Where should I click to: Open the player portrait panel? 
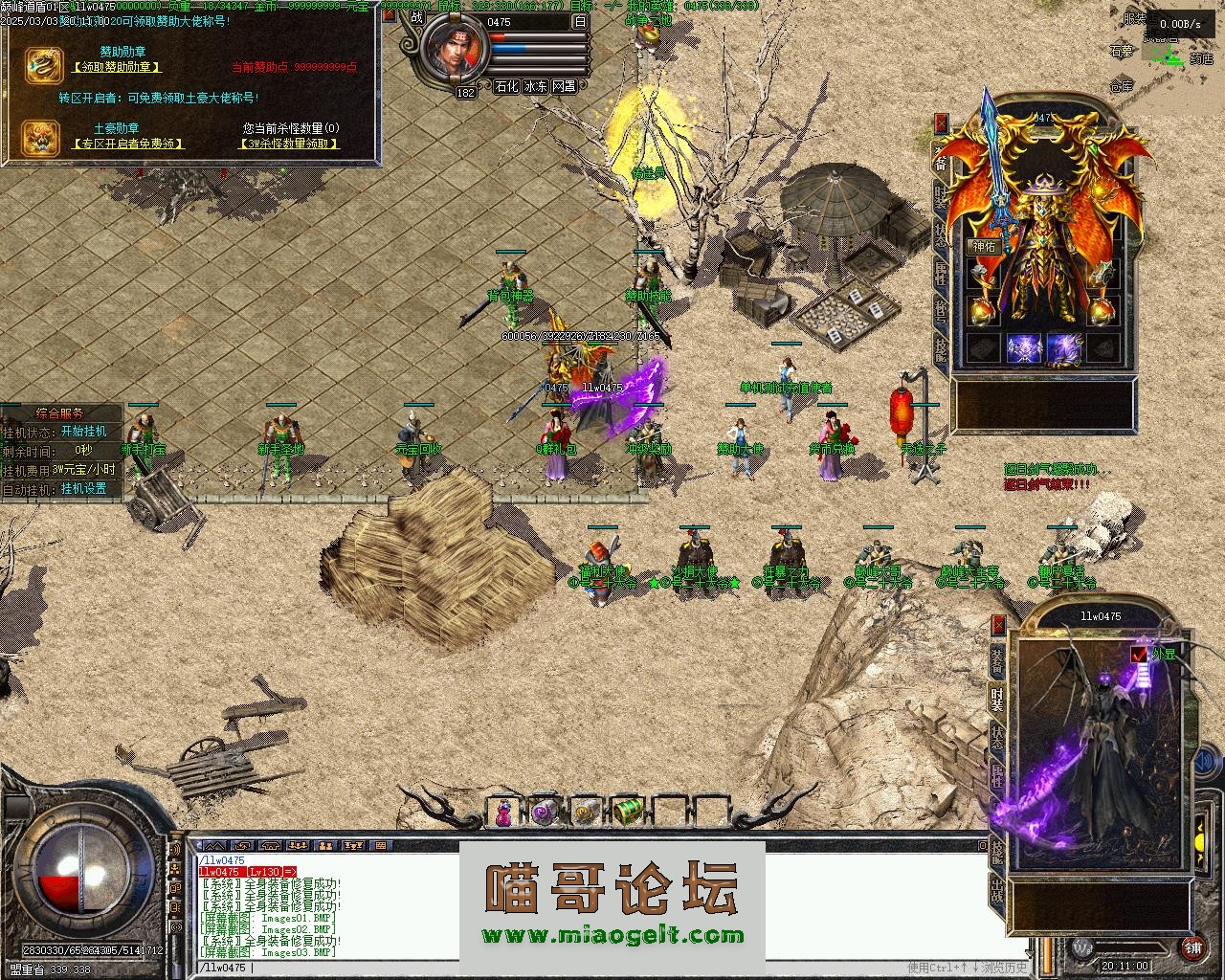click(456, 53)
